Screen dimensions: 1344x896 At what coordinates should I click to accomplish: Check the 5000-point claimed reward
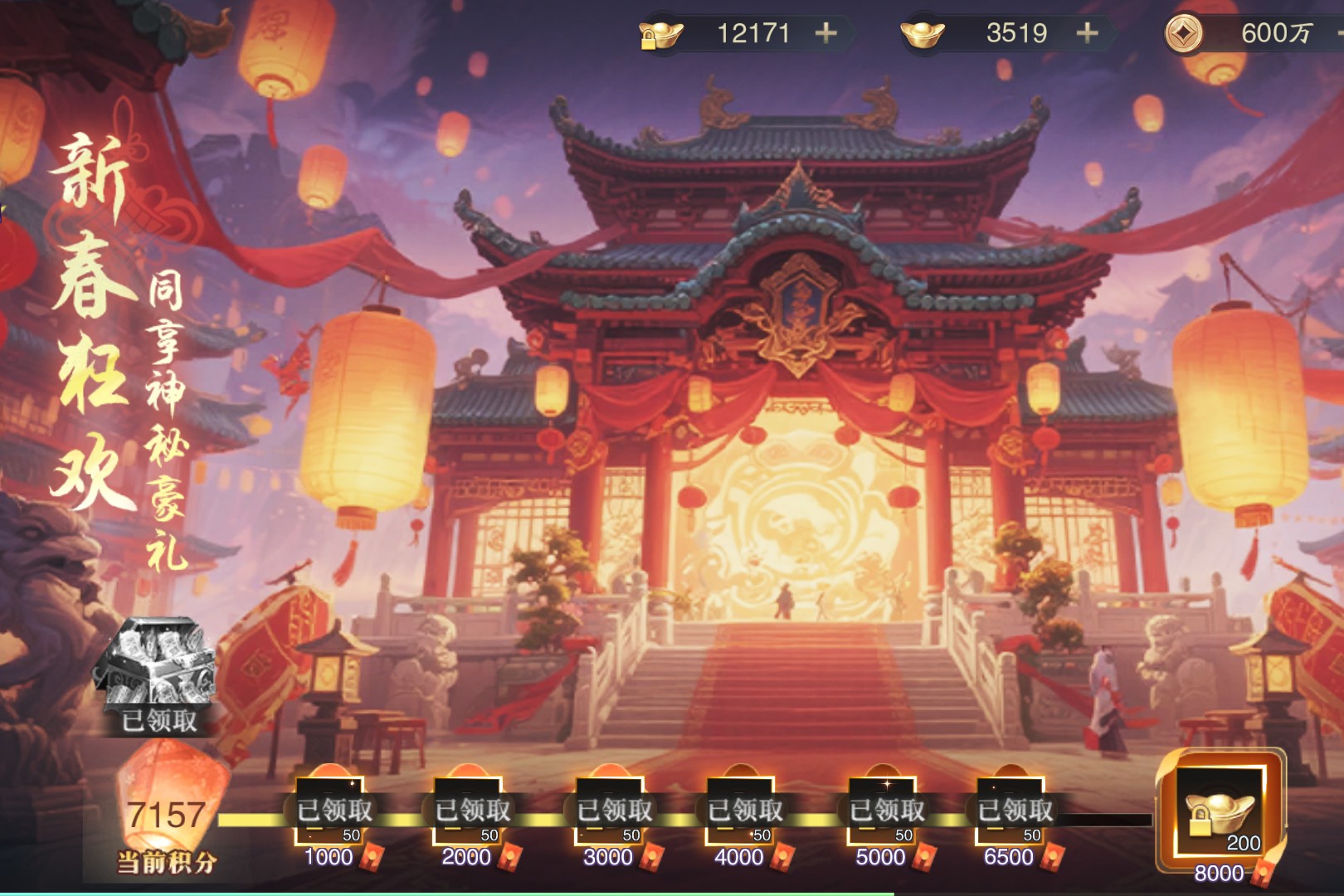pyautogui.click(x=884, y=811)
